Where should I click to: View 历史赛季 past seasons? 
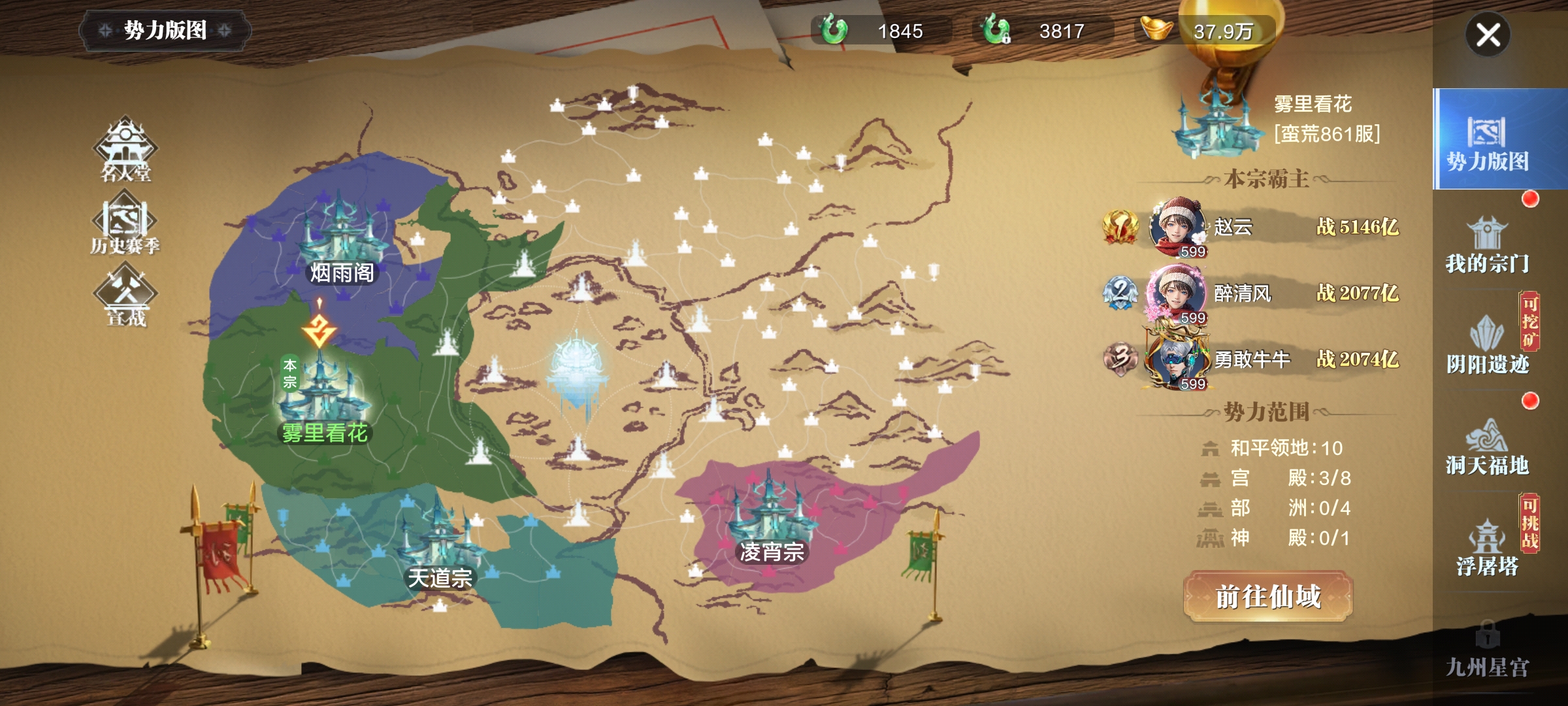click(125, 224)
